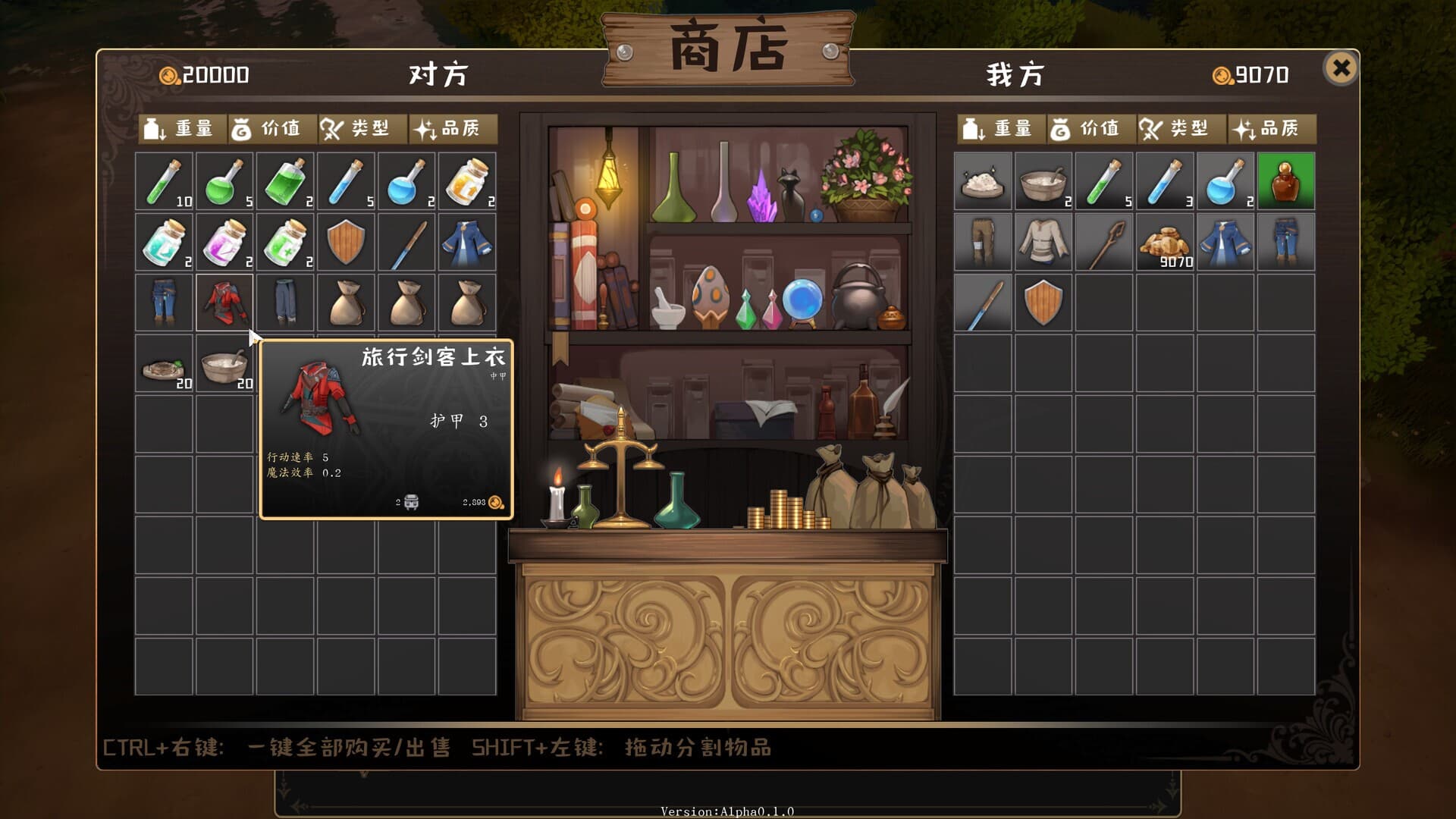Click the blue mage robe in merchant stock
Viewport: 1456px width, 819px height.
click(x=466, y=243)
